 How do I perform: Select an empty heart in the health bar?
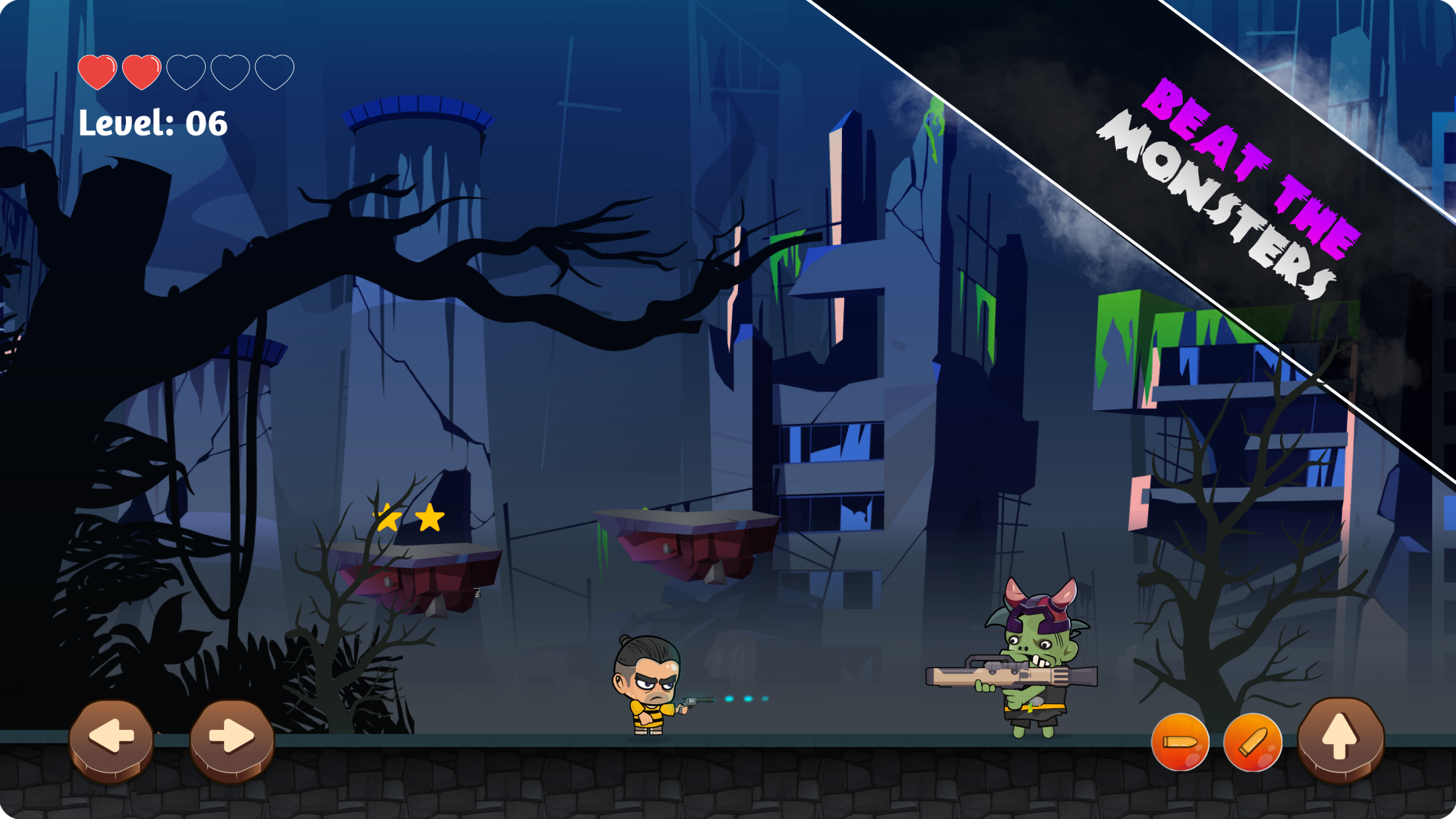(185, 70)
